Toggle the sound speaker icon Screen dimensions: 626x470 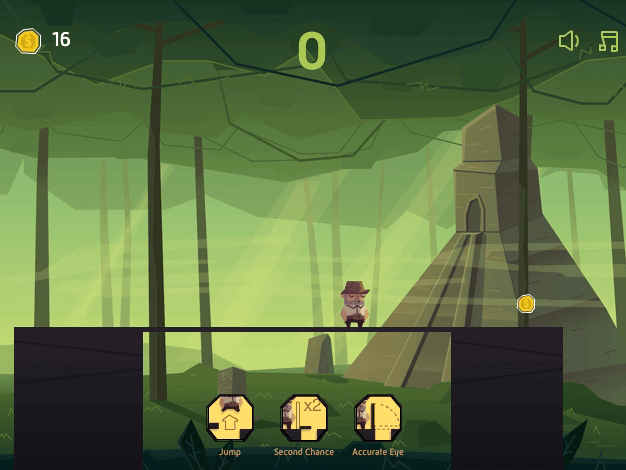[569, 41]
